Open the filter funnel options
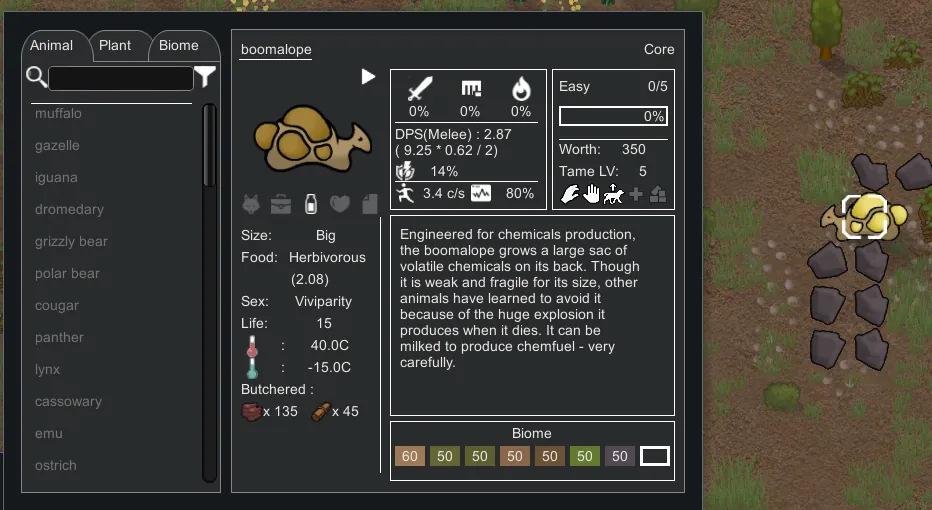The image size is (932, 510). [205, 77]
